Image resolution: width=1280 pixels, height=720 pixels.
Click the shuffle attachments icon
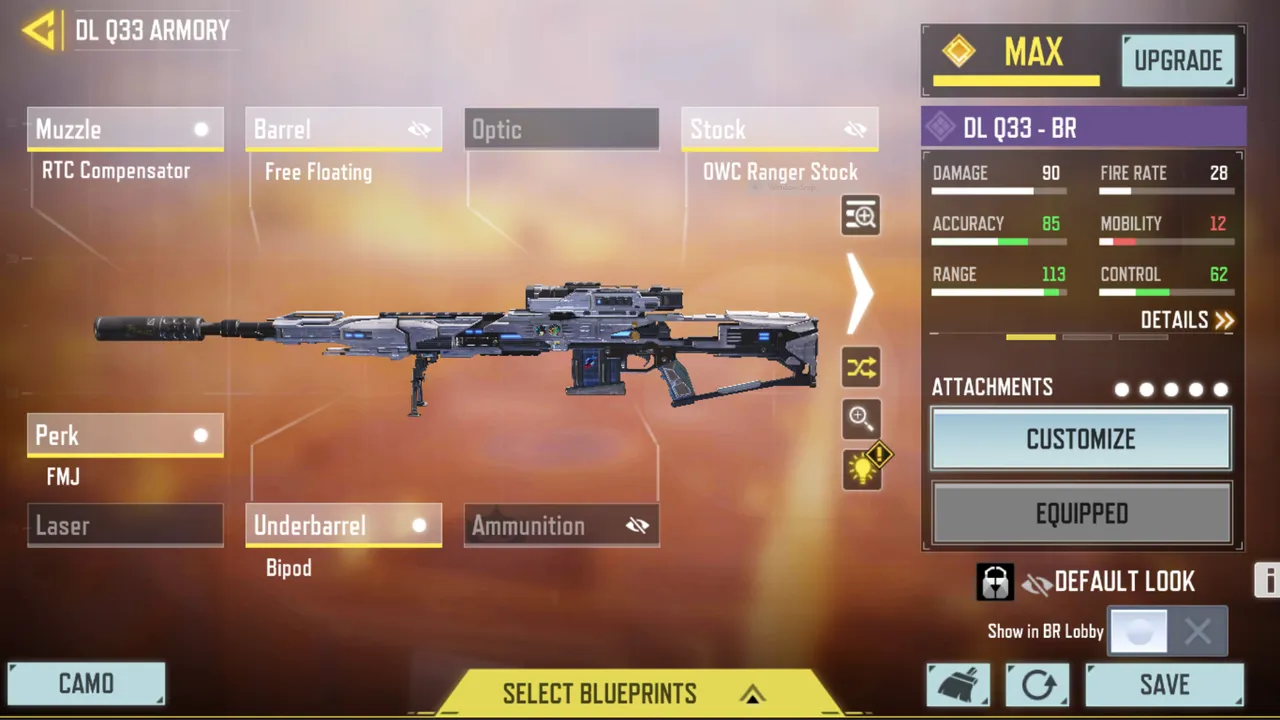pos(860,367)
